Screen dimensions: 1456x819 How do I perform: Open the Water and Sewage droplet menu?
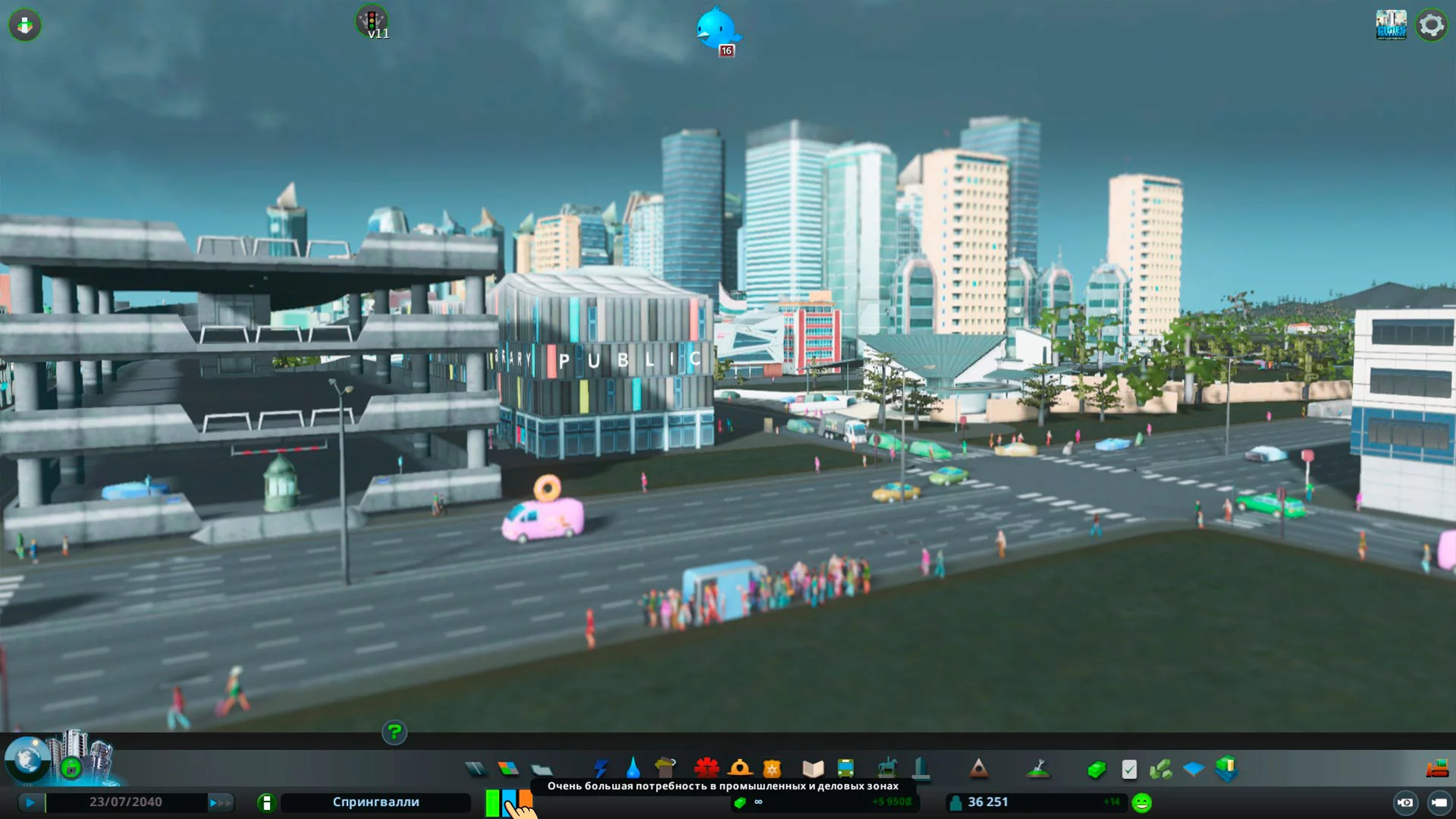[x=632, y=769]
